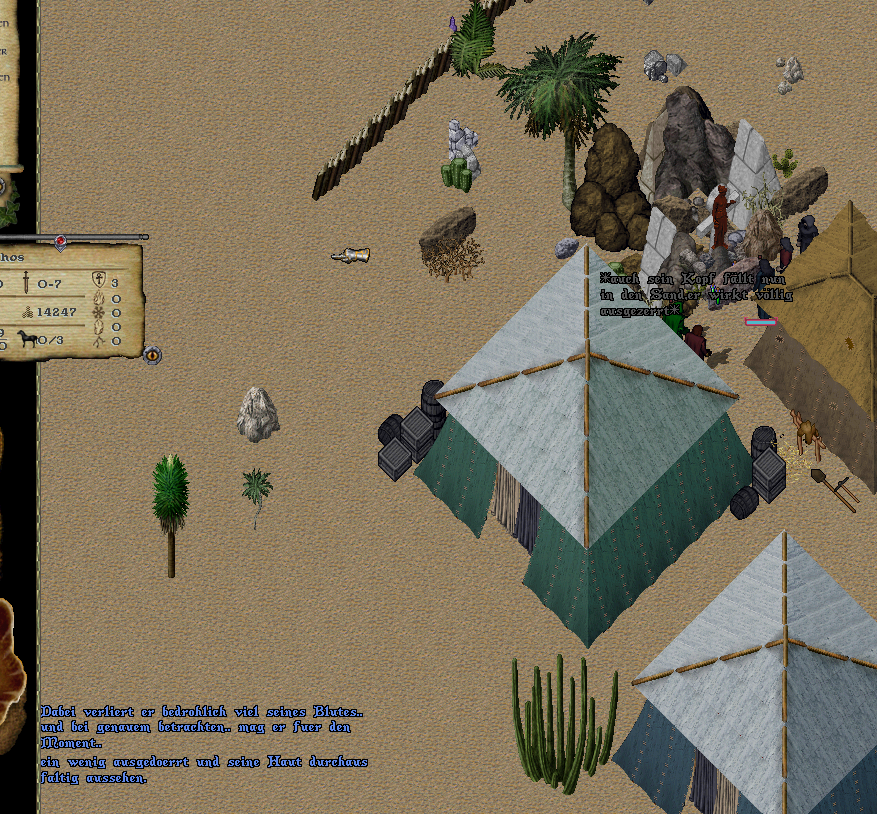Click the yellow eye gem button
The width and height of the screenshot is (877, 814).
point(152,355)
